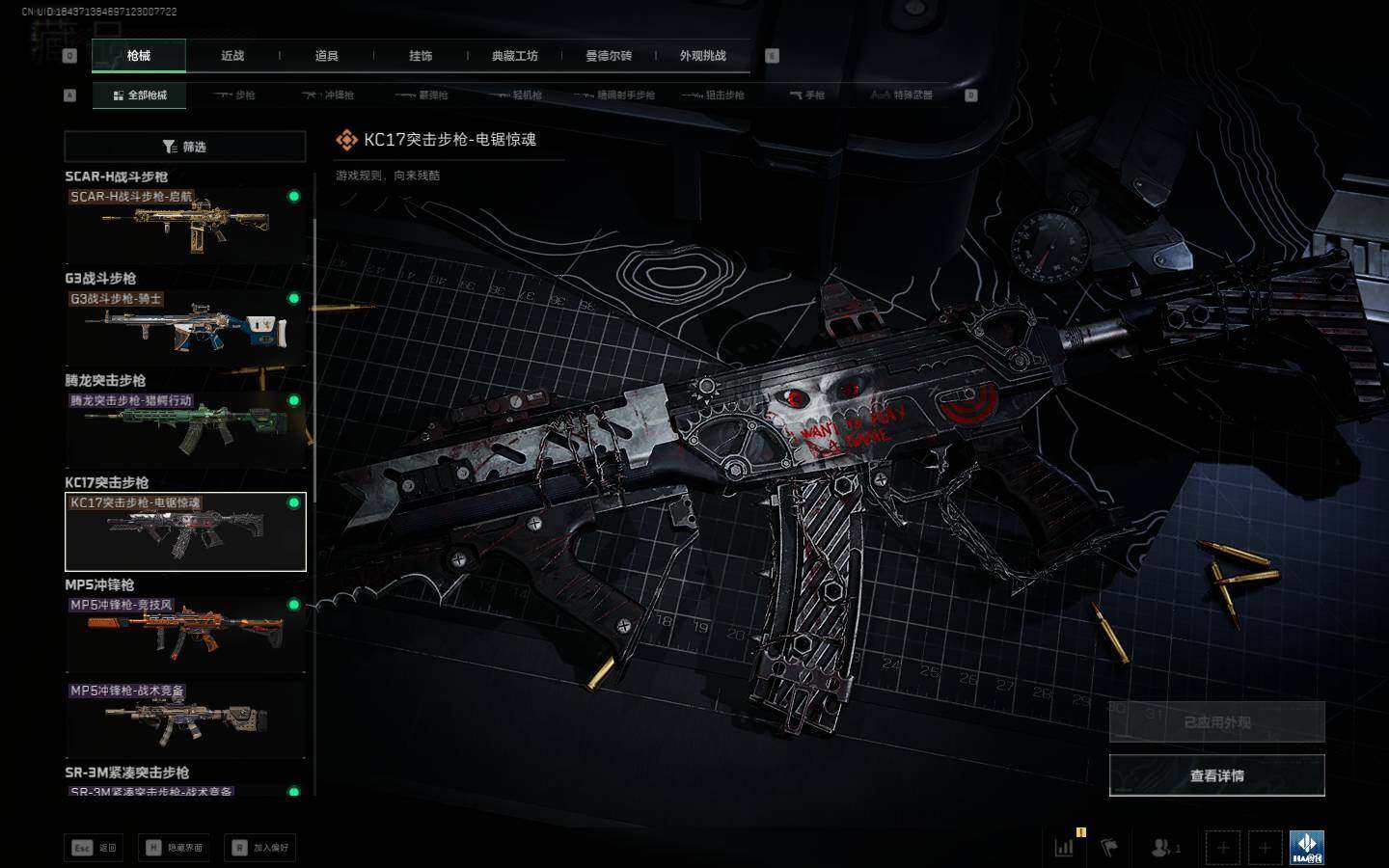Choose the G3 战斗步枪-骑士 skin
Image resolution: width=1389 pixels, height=868 pixels.
(185, 328)
